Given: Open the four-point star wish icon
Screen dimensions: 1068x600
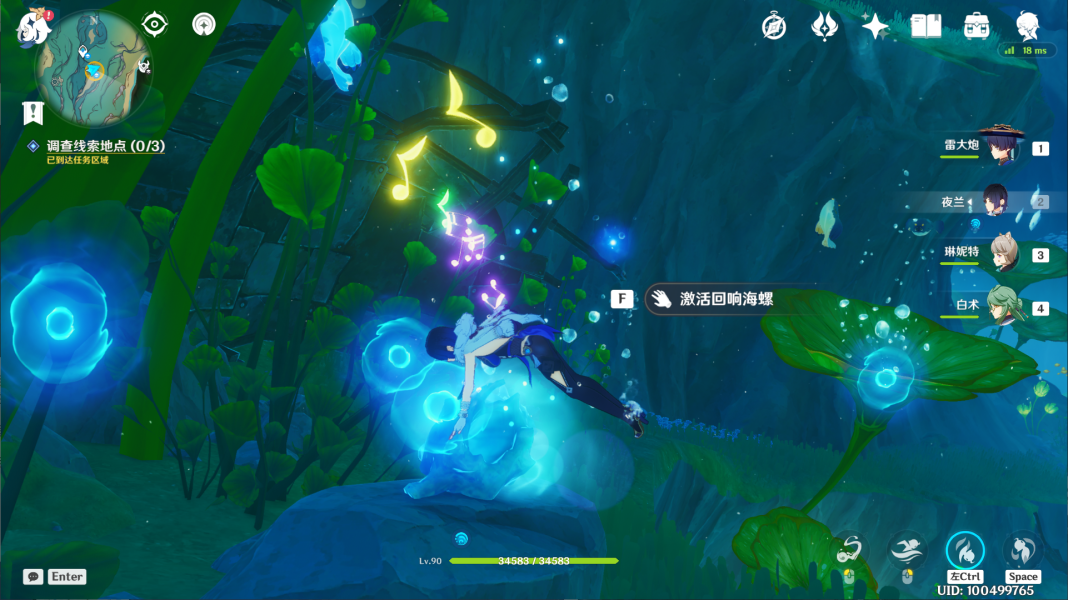Looking at the screenshot, I should coord(875,26).
